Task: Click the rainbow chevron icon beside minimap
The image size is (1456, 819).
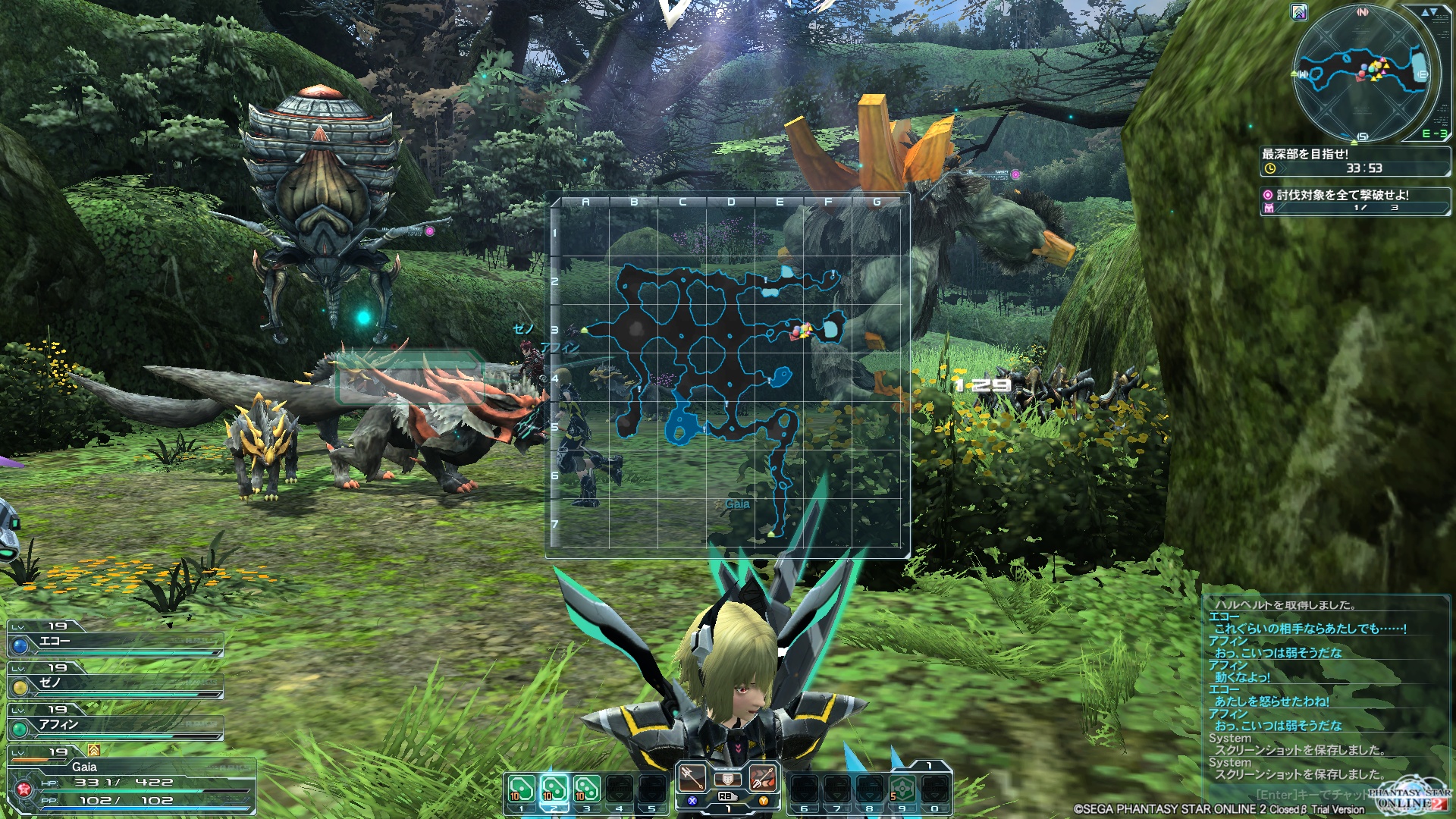Action: [1299, 12]
